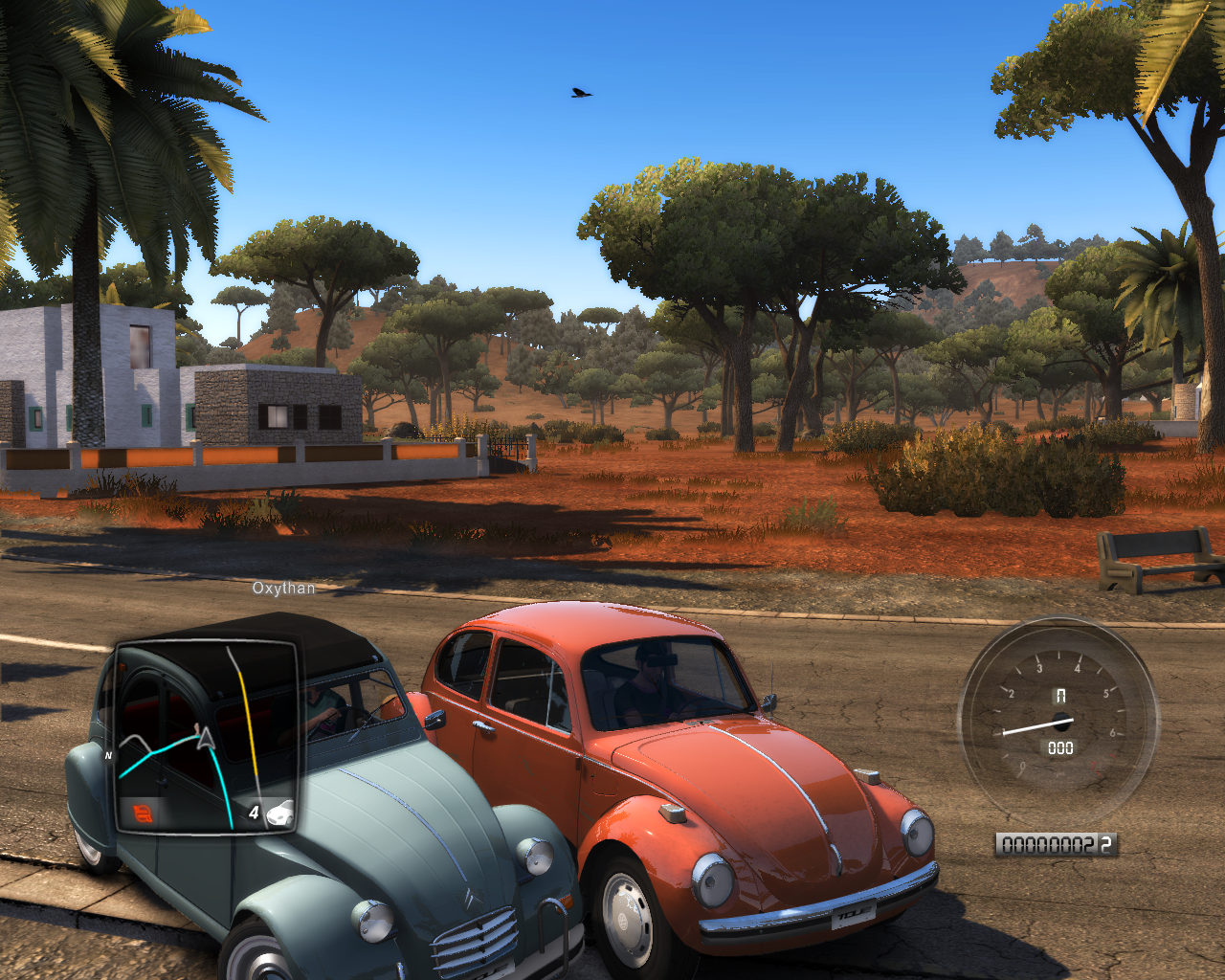Viewport: 1225px width, 980px height.
Task: Click the orange chat icon on the minimap
Action: [x=143, y=813]
